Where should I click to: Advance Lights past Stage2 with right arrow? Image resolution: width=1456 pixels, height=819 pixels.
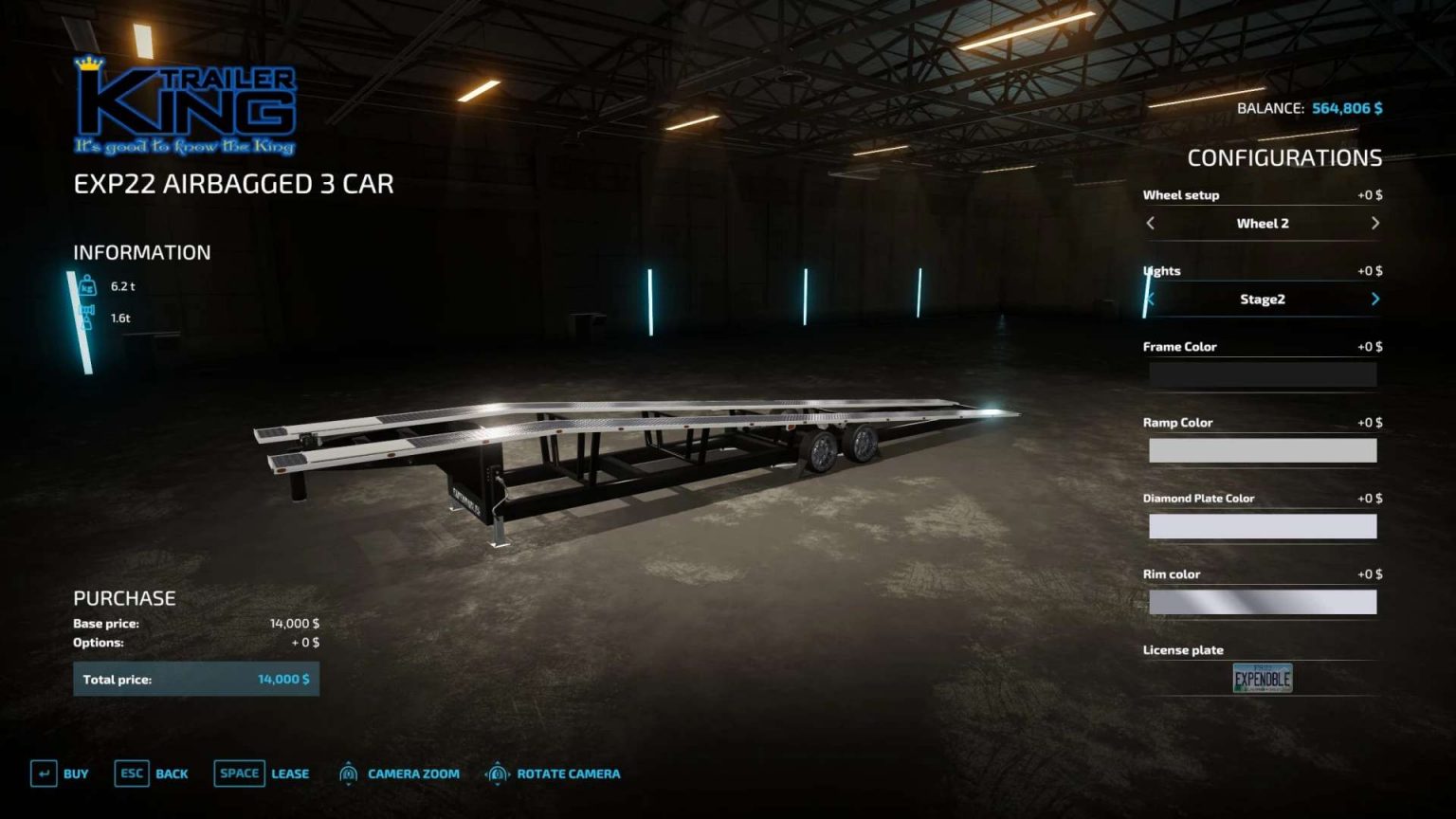click(1376, 299)
